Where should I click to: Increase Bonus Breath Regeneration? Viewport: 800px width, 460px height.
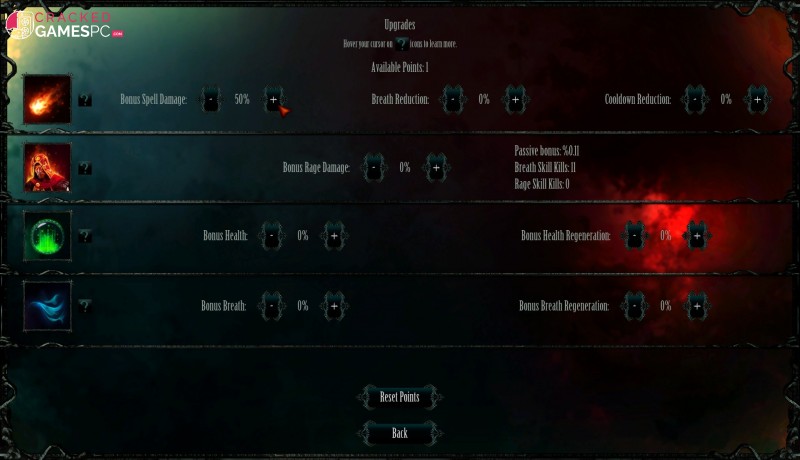point(697,305)
